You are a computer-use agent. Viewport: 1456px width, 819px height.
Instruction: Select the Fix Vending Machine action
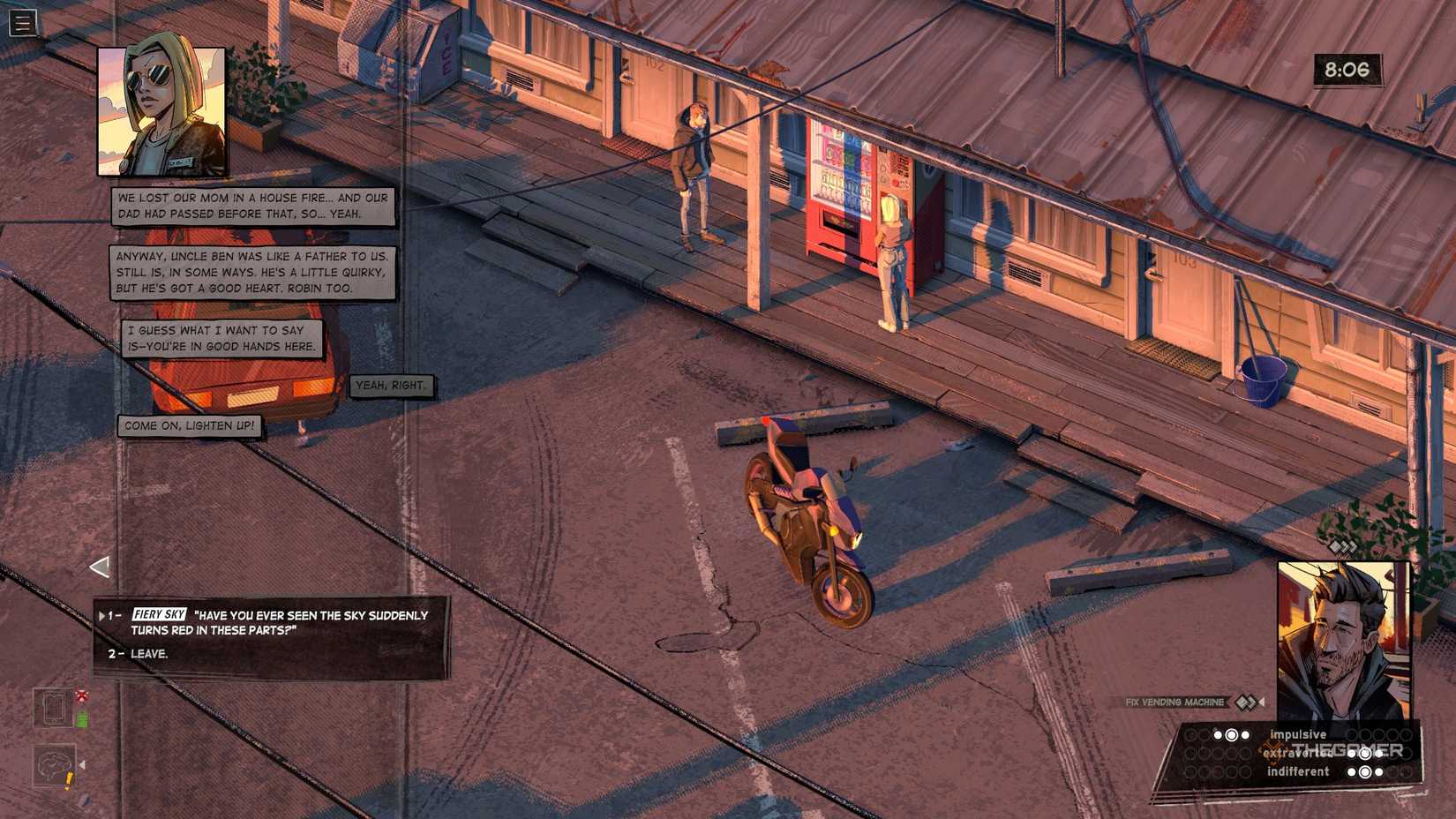pyautogui.click(x=1174, y=702)
